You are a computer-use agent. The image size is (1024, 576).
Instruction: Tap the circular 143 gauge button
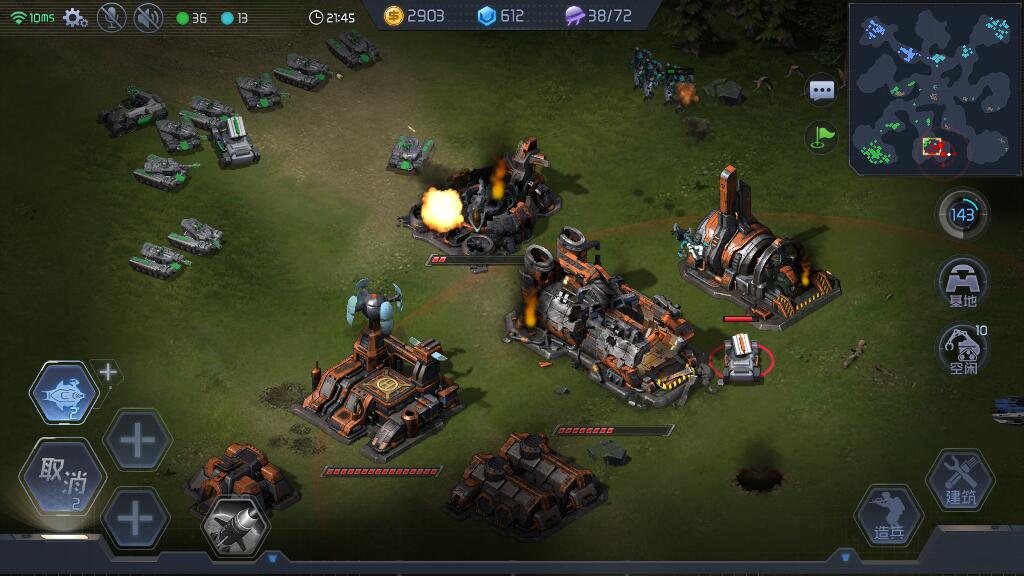[963, 214]
